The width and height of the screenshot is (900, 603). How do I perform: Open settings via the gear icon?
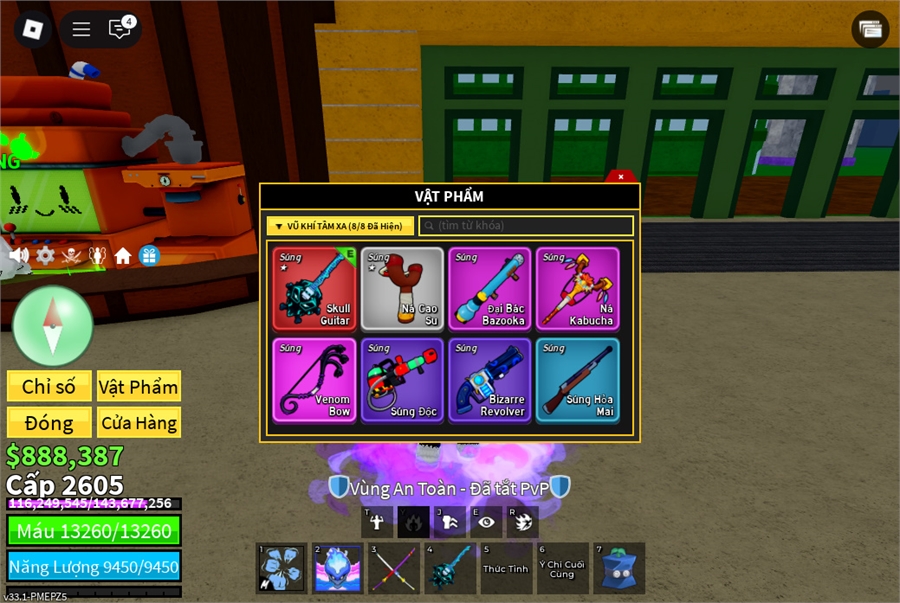click(x=45, y=256)
